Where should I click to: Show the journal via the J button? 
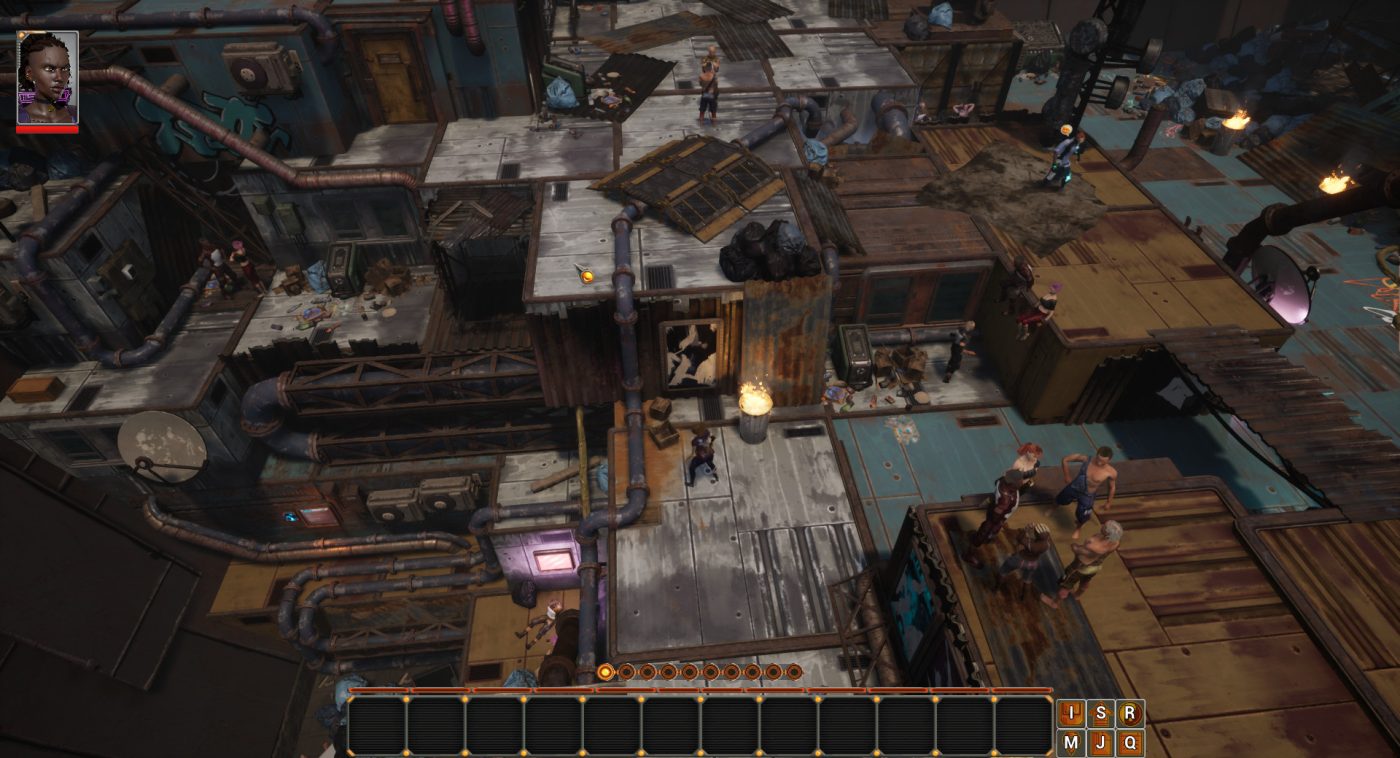pos(1101,742)
